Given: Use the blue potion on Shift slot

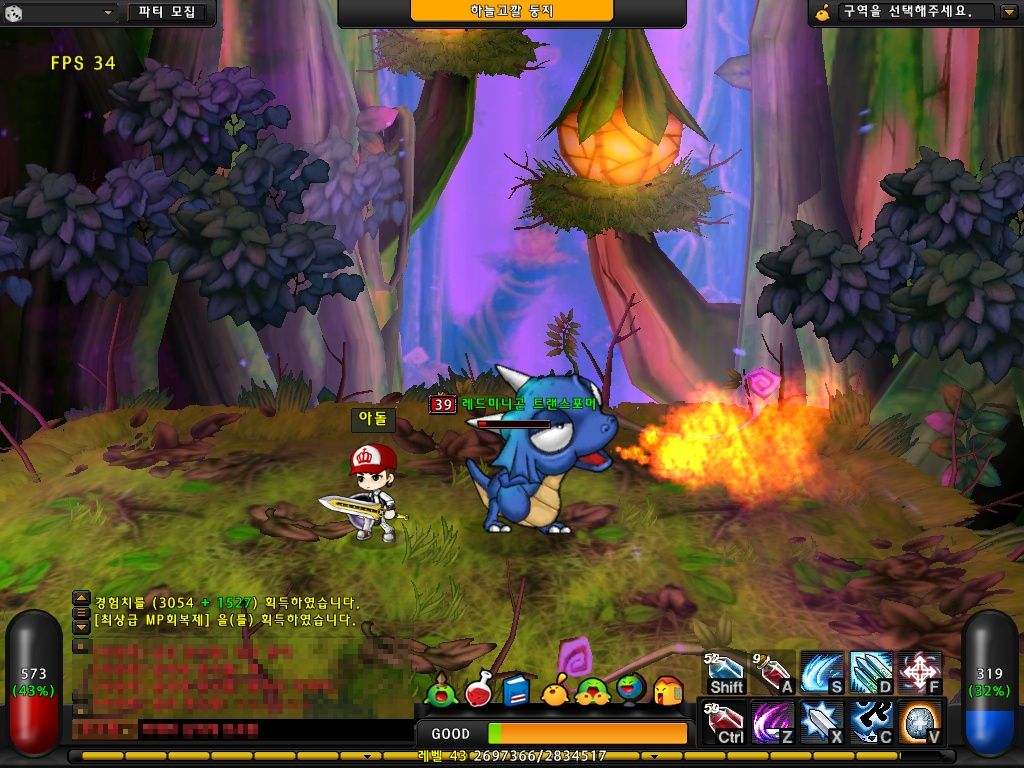Looking at the screenshot, I should pyautogui.click(x=726, y=672).
